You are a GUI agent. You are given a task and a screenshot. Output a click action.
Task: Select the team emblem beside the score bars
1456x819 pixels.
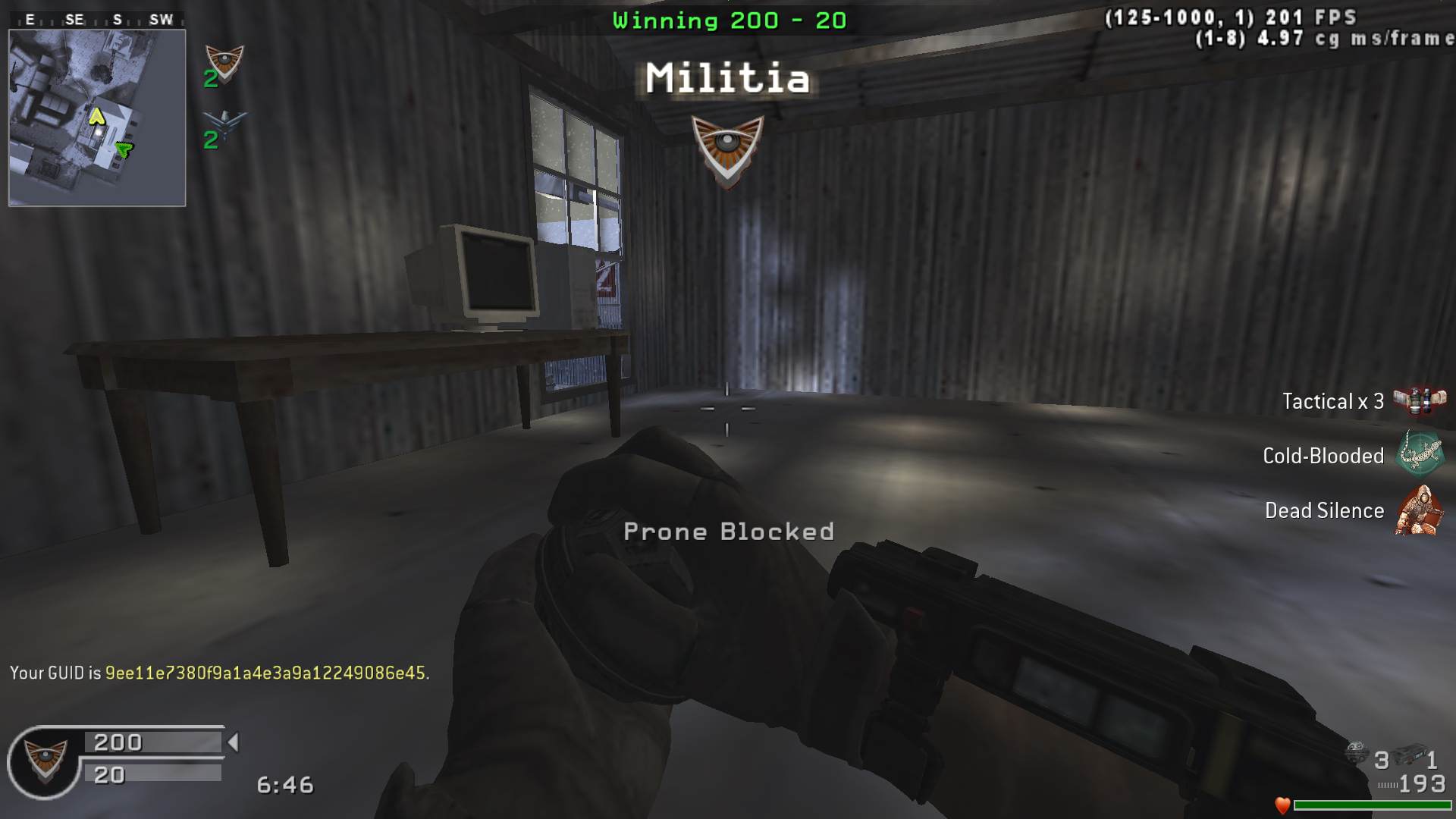tap(45, 761)
